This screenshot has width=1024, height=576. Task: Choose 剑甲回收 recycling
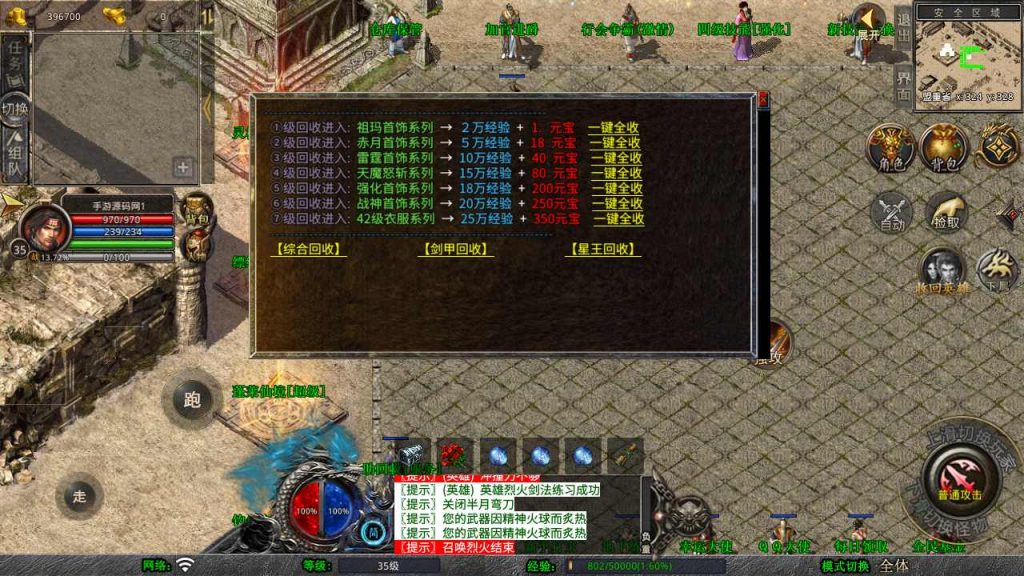(456, 250)
